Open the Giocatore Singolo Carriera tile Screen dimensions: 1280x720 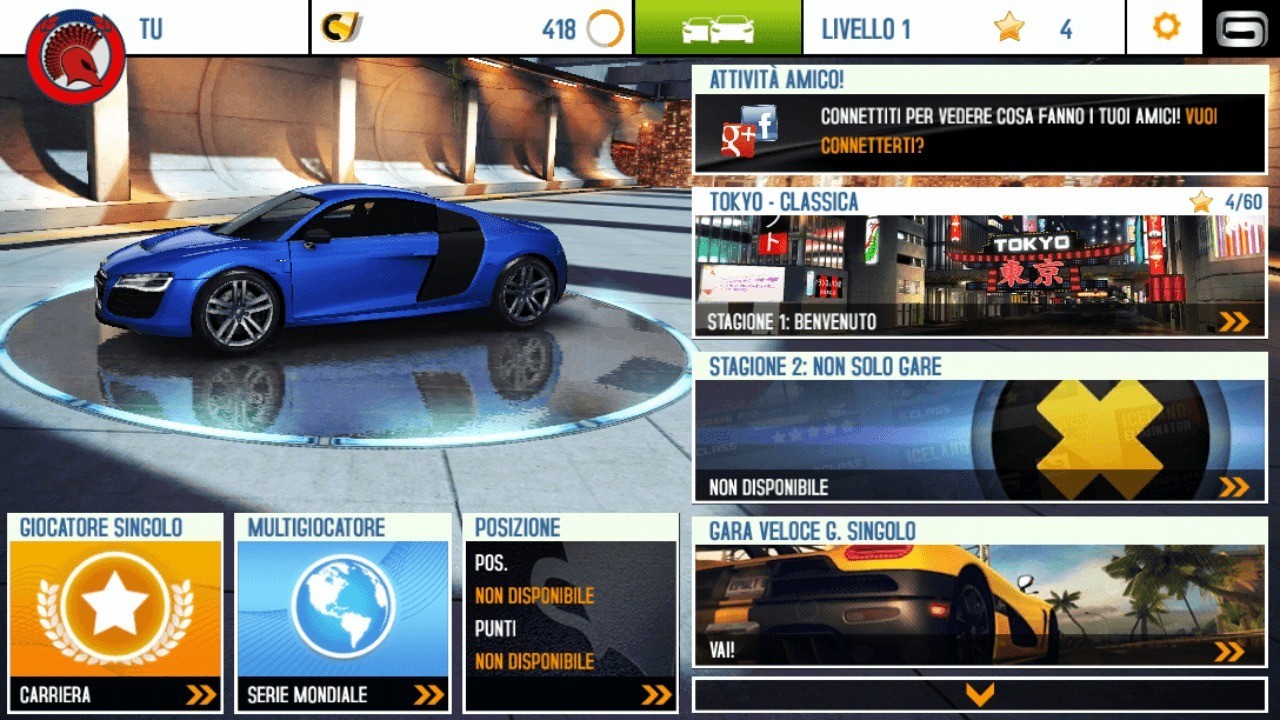point(115,612)
